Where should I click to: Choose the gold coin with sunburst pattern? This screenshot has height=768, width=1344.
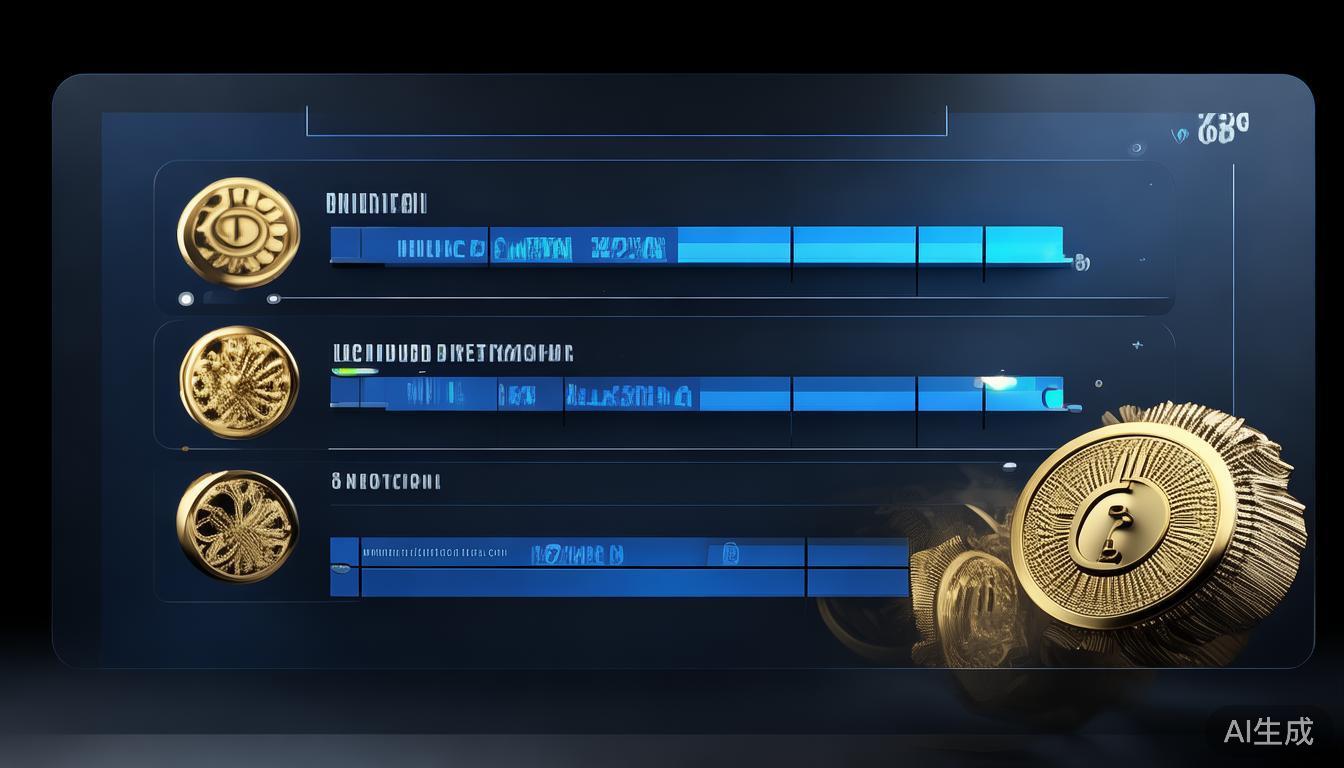(239, 382)
